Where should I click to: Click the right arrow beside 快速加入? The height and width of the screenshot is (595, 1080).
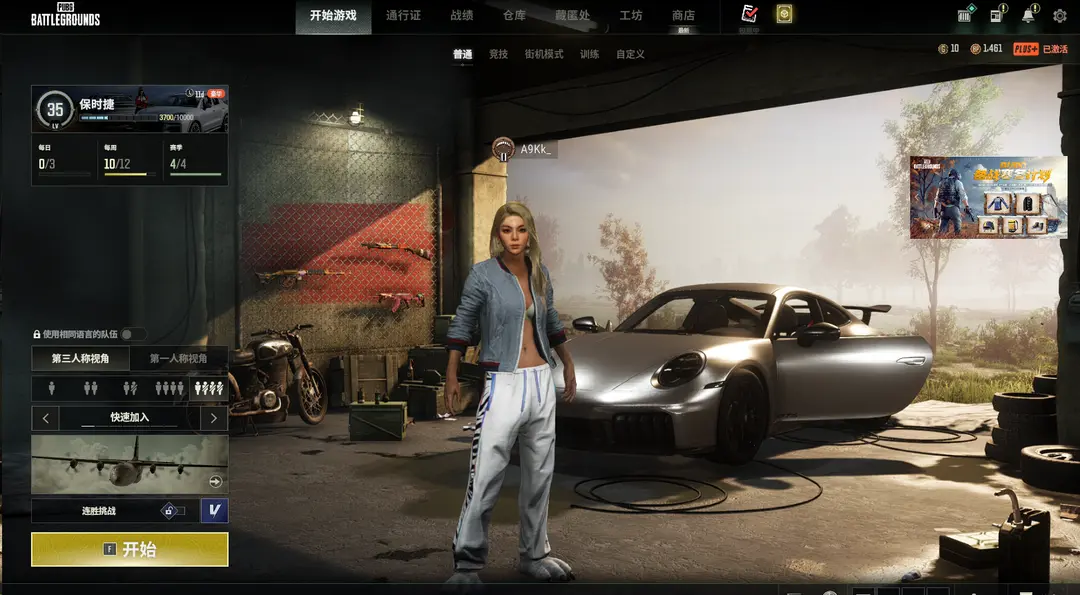(x=214, y=417)
